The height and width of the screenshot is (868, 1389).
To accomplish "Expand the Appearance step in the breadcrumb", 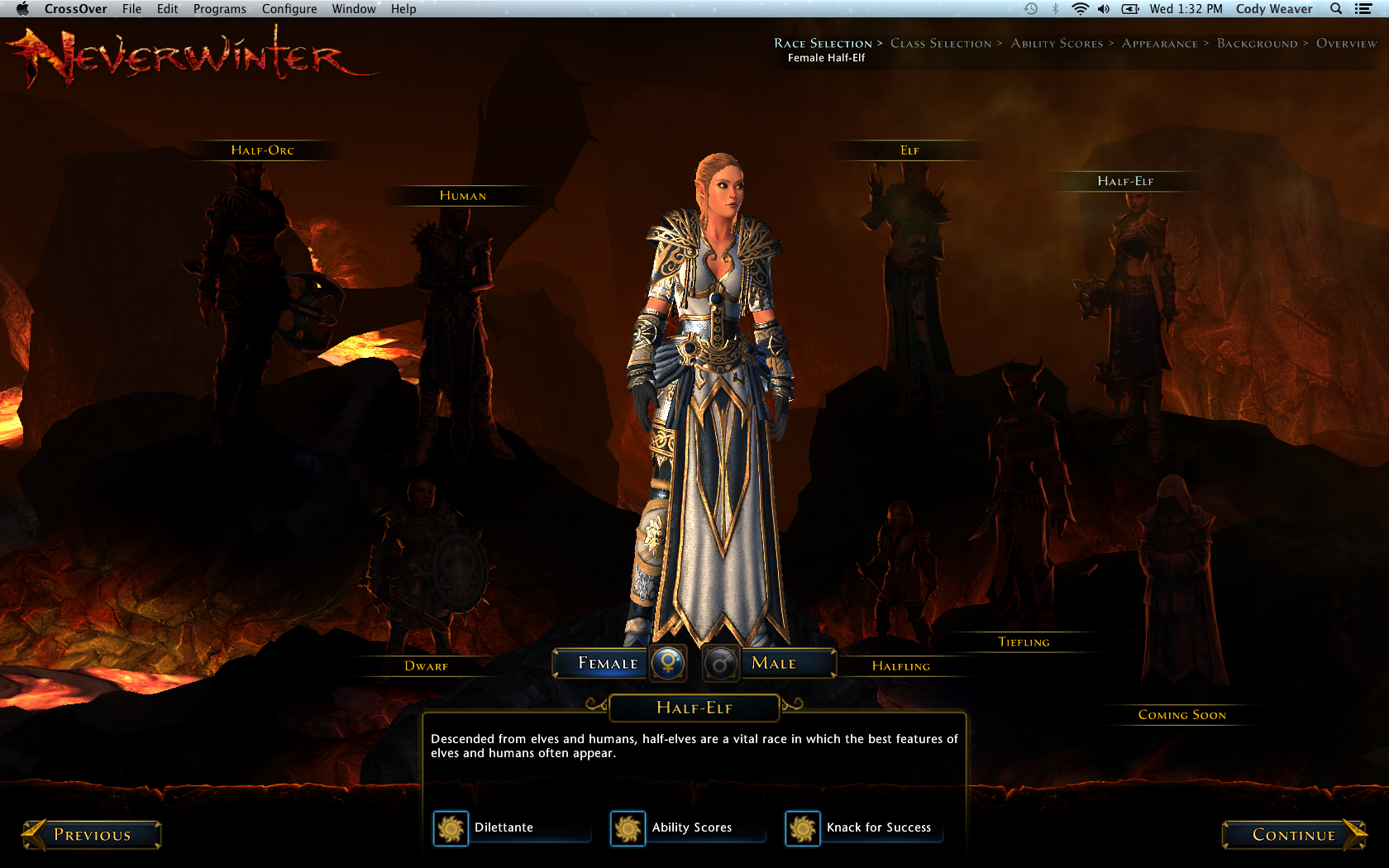I will coord(1159,43).
